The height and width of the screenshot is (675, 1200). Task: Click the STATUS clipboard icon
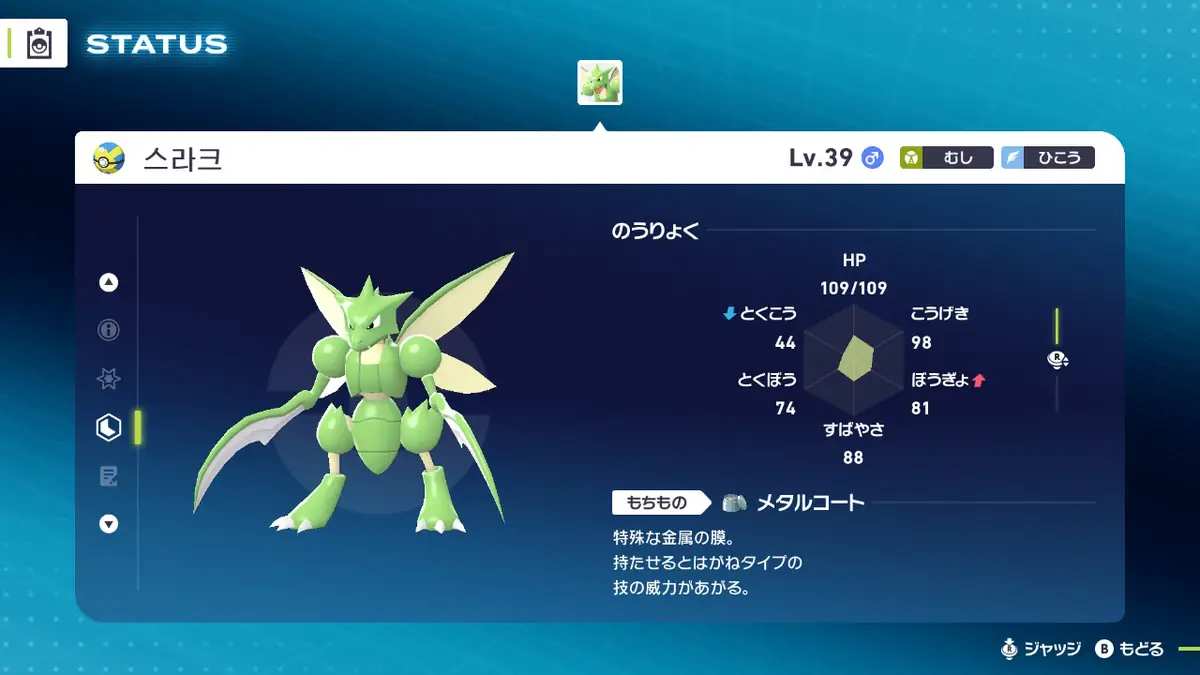point(39,44)
